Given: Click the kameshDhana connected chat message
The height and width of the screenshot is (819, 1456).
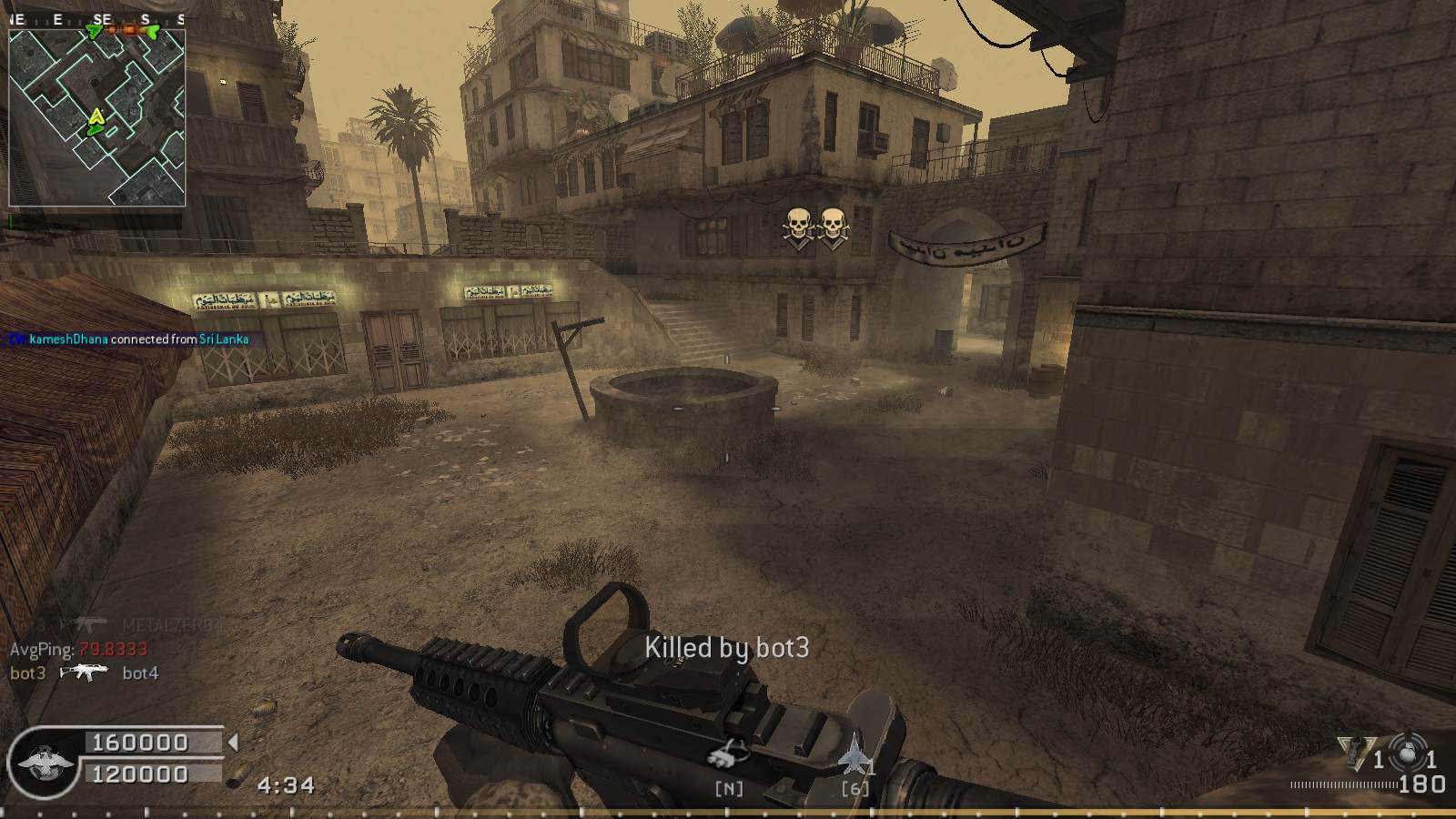Looking at the screenshot, I should click(129, 339).
